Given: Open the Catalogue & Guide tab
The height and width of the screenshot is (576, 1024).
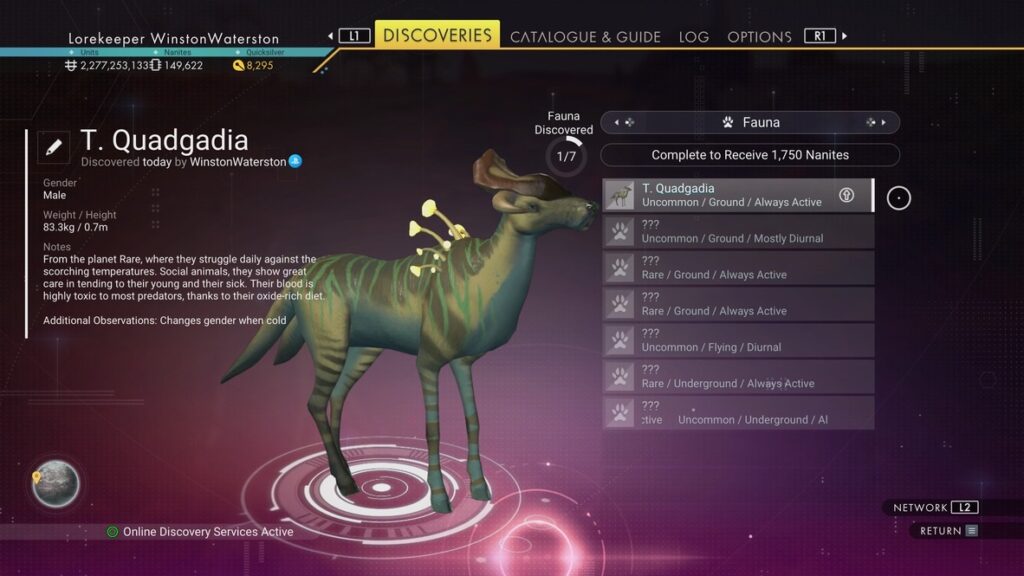Looking at the screenshot, I should click(585, 37).
